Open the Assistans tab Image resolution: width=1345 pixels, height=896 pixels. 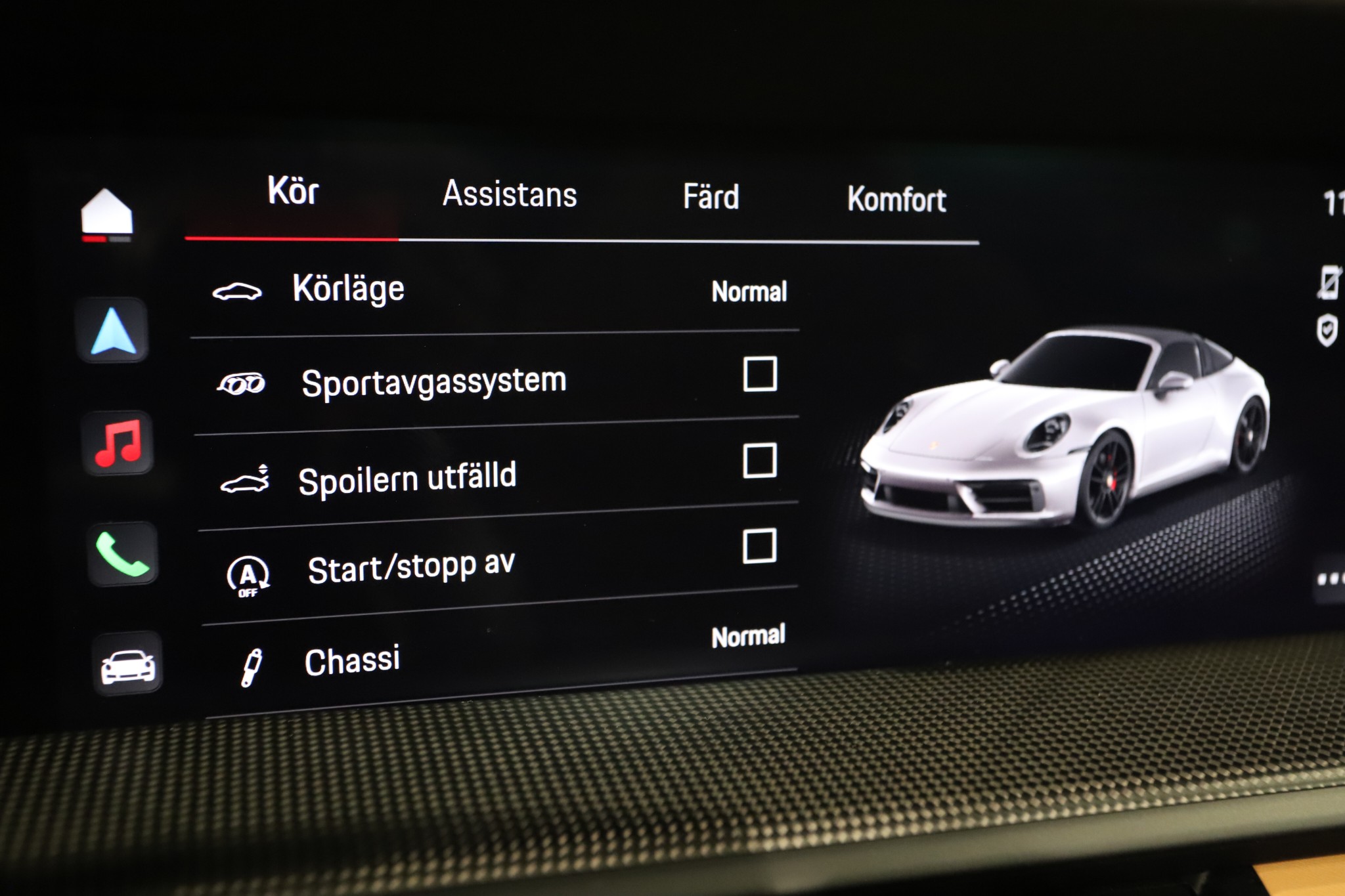510,194
